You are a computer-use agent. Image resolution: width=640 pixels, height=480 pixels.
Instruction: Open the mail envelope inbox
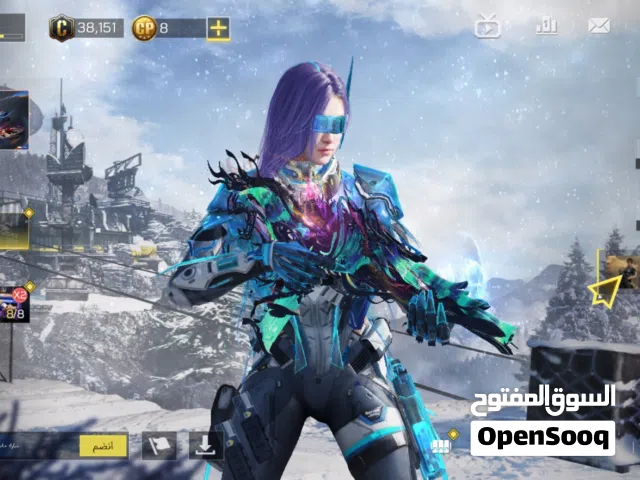[x=599, y=27]
